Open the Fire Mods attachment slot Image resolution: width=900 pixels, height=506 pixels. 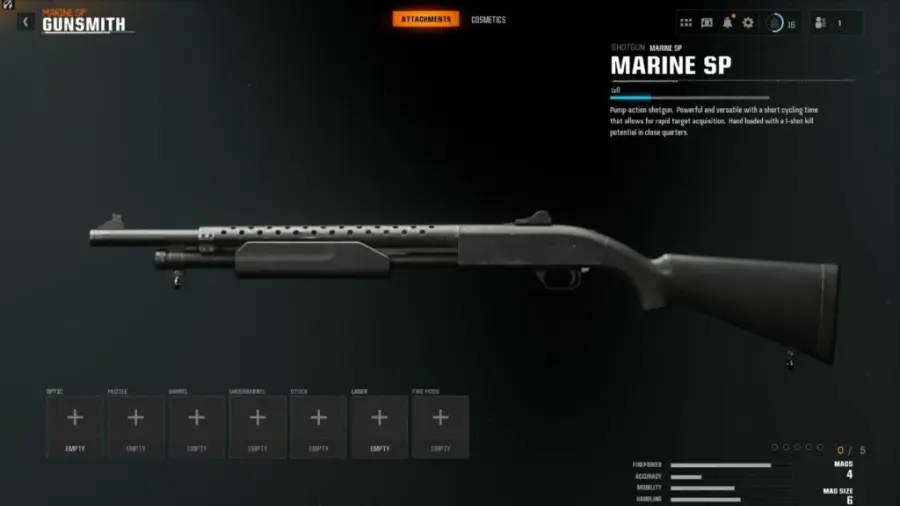[x=441, y=426]
